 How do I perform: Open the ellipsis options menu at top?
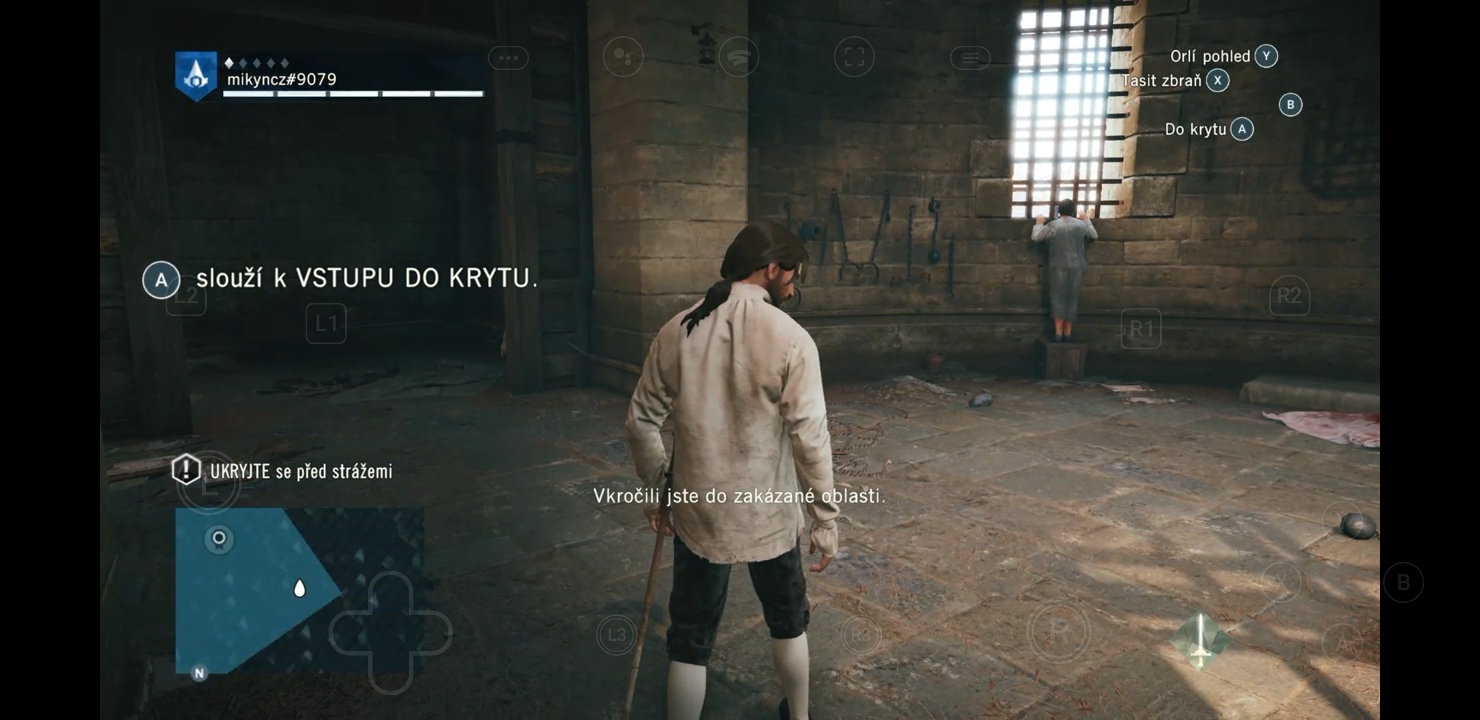[x=508, y=57]
